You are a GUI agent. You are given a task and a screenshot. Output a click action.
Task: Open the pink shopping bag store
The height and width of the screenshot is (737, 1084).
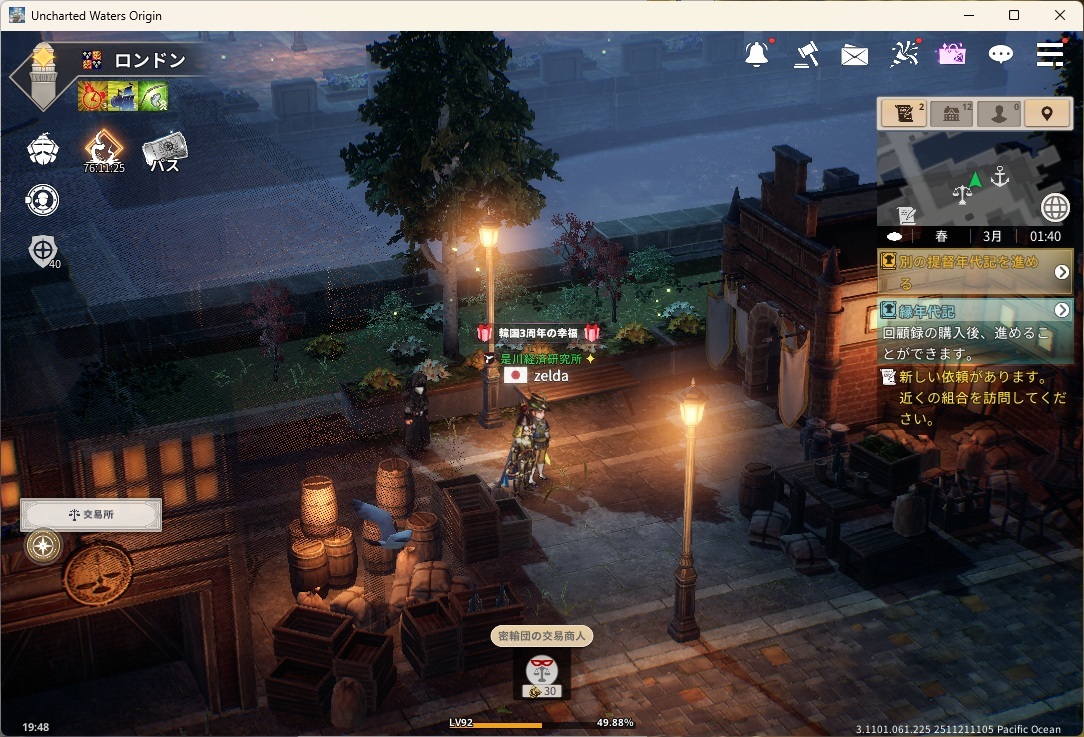951,54
